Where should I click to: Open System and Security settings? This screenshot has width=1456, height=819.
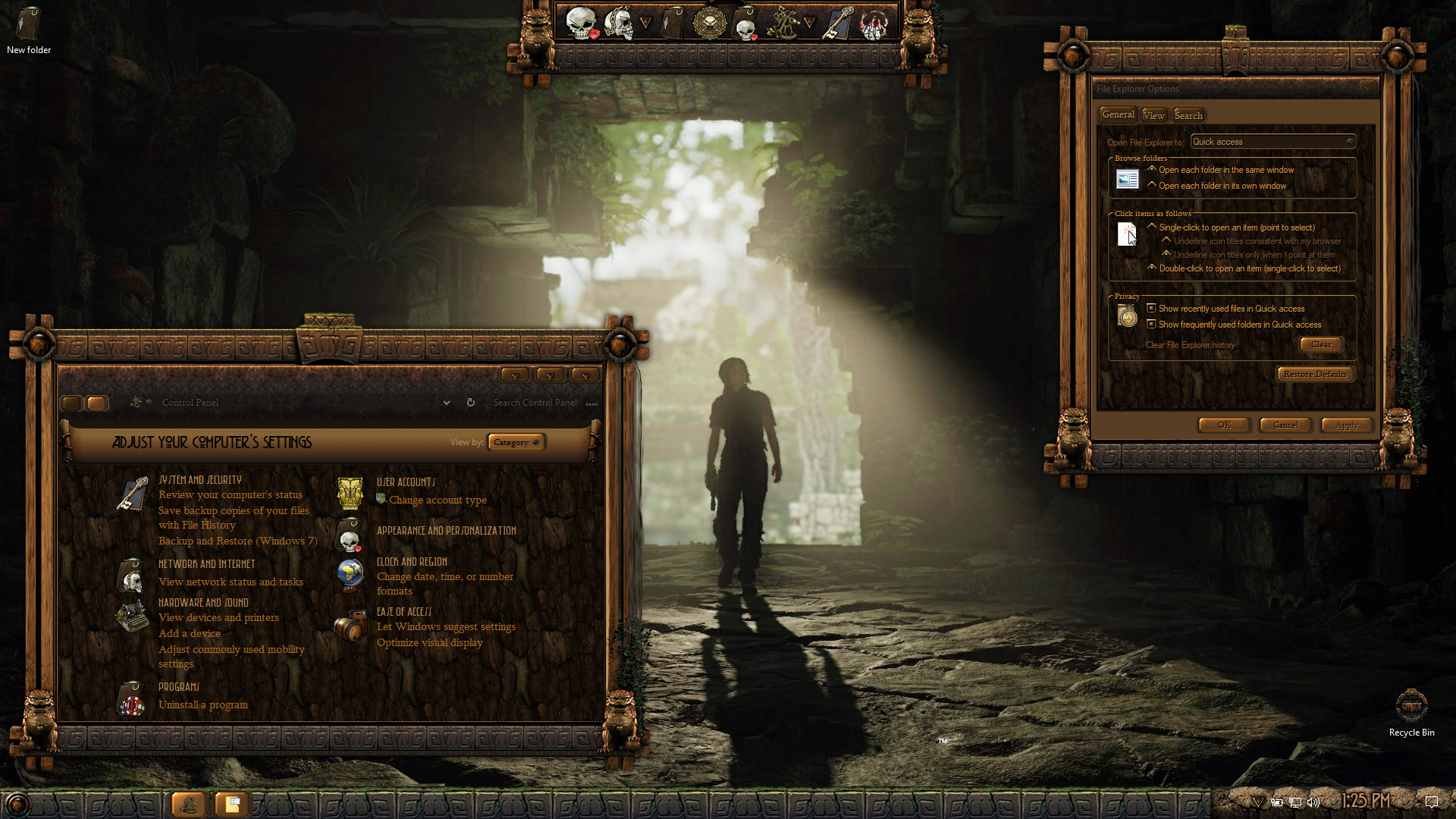click(x=200, y=480)
